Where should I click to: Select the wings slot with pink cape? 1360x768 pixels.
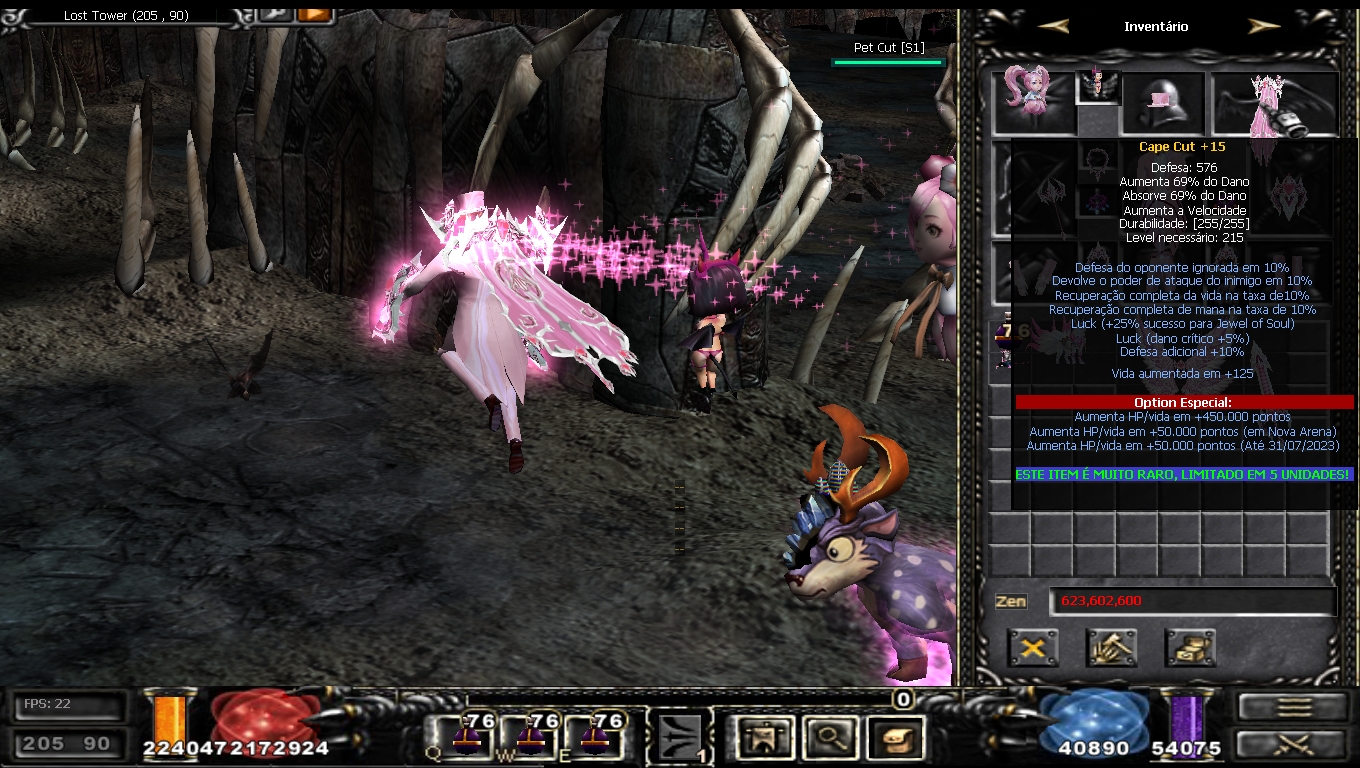(1274, 103)
